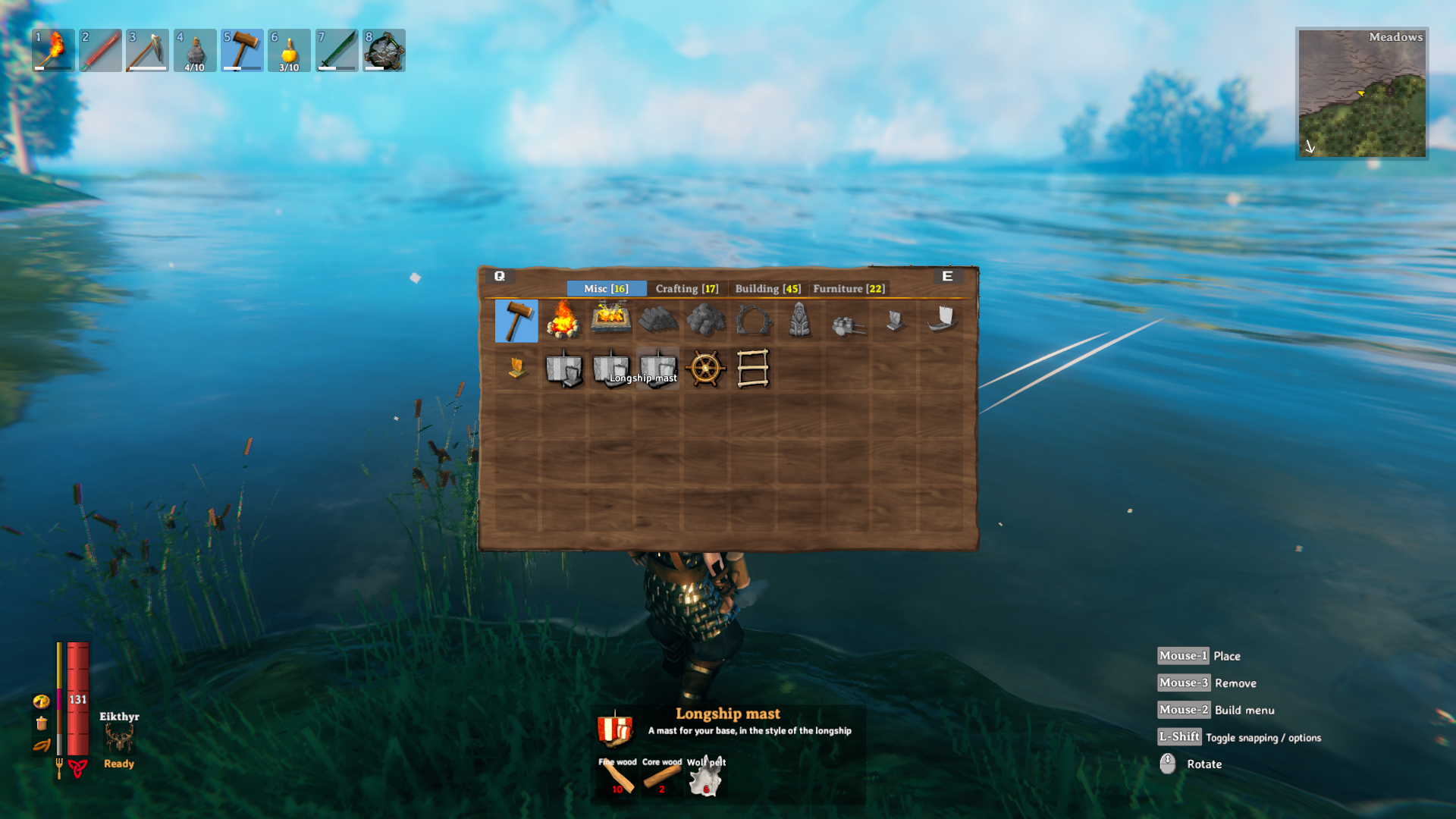Select the Campfire build piece

563,321
